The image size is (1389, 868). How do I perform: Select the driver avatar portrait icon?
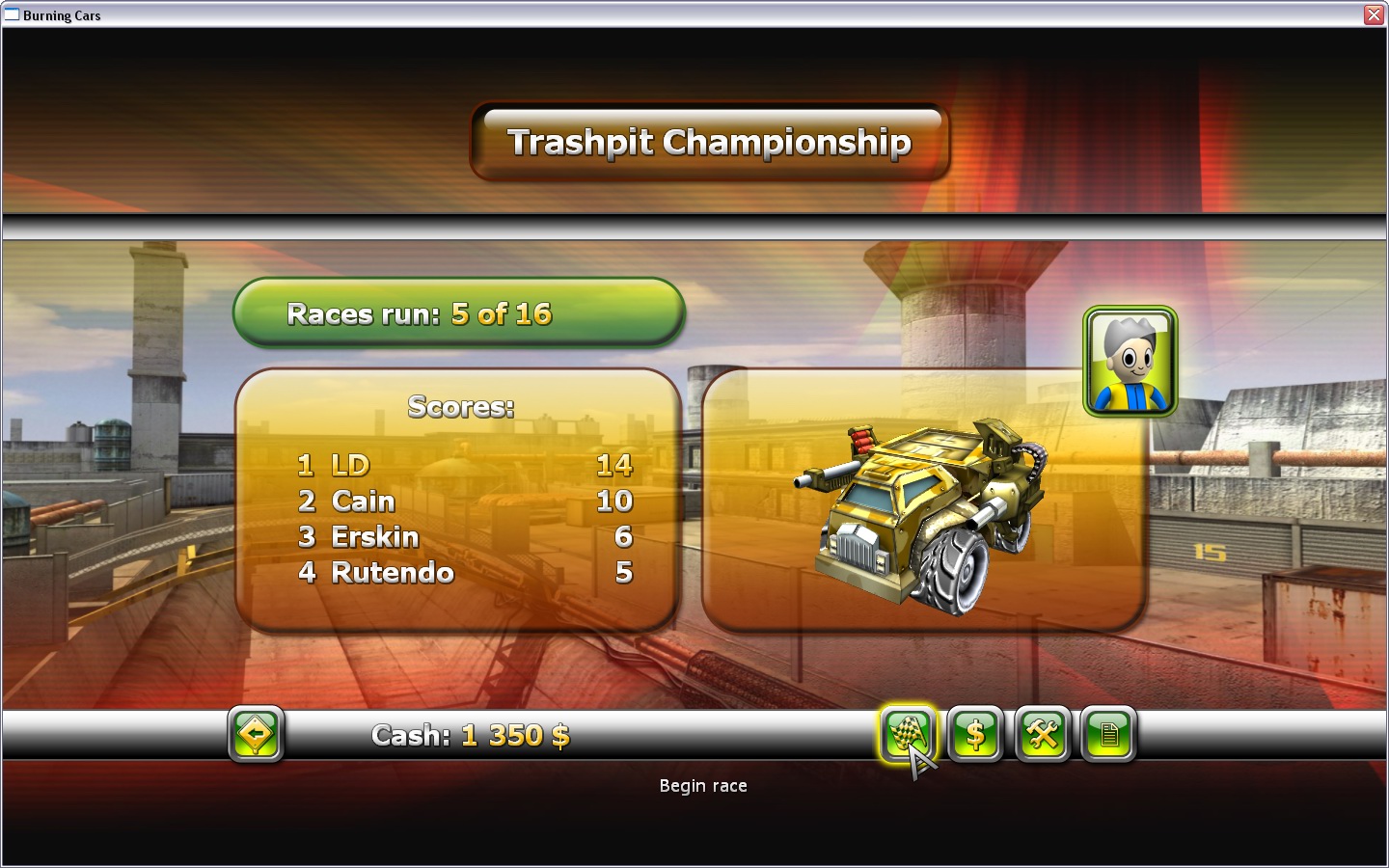[1130, 363]
